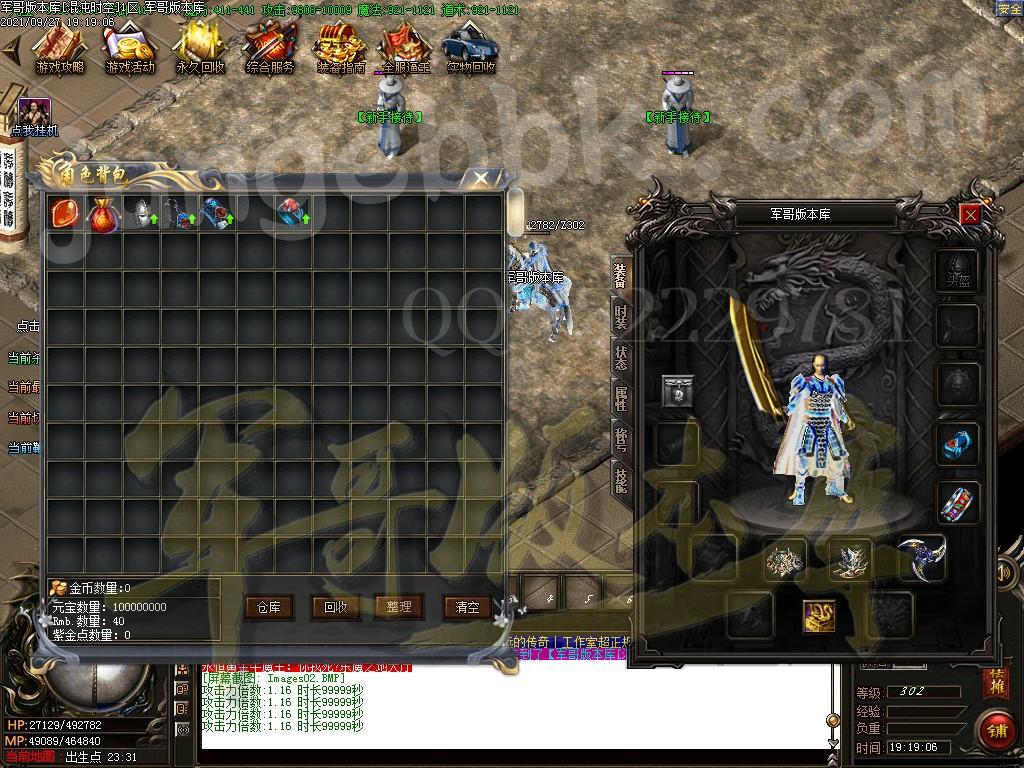
Task: Sort the bag with 整理 button
Action: point(399,606)
